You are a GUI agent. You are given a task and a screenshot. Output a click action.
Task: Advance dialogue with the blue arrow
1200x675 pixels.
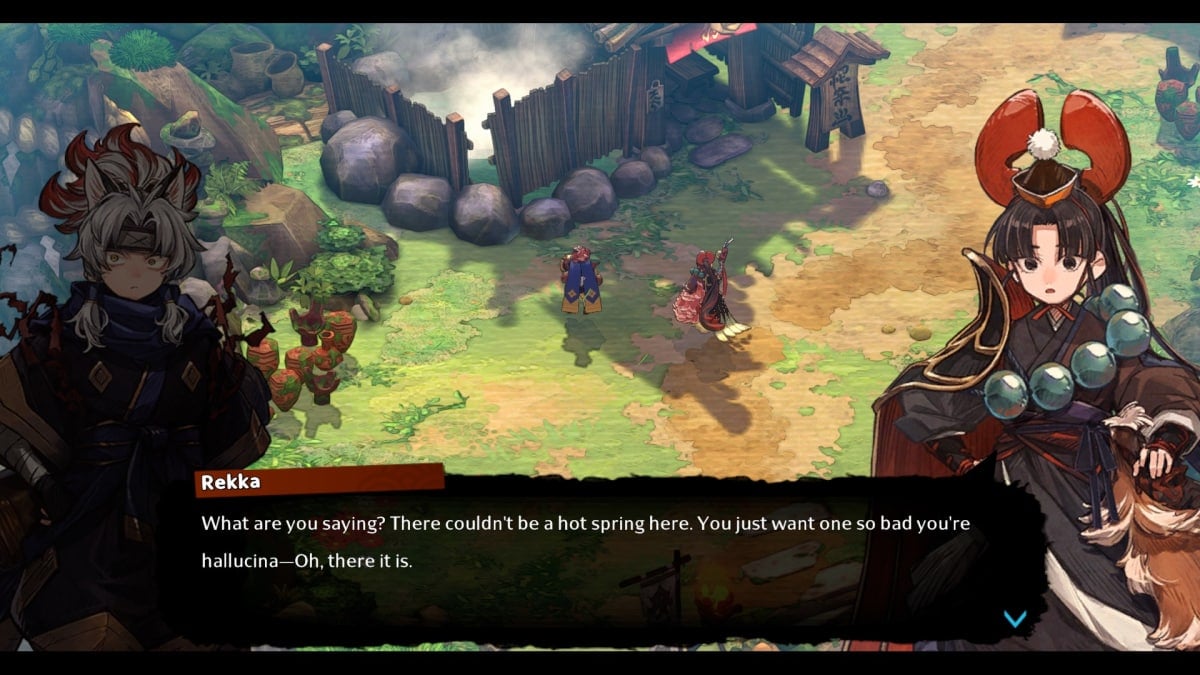1014,619
